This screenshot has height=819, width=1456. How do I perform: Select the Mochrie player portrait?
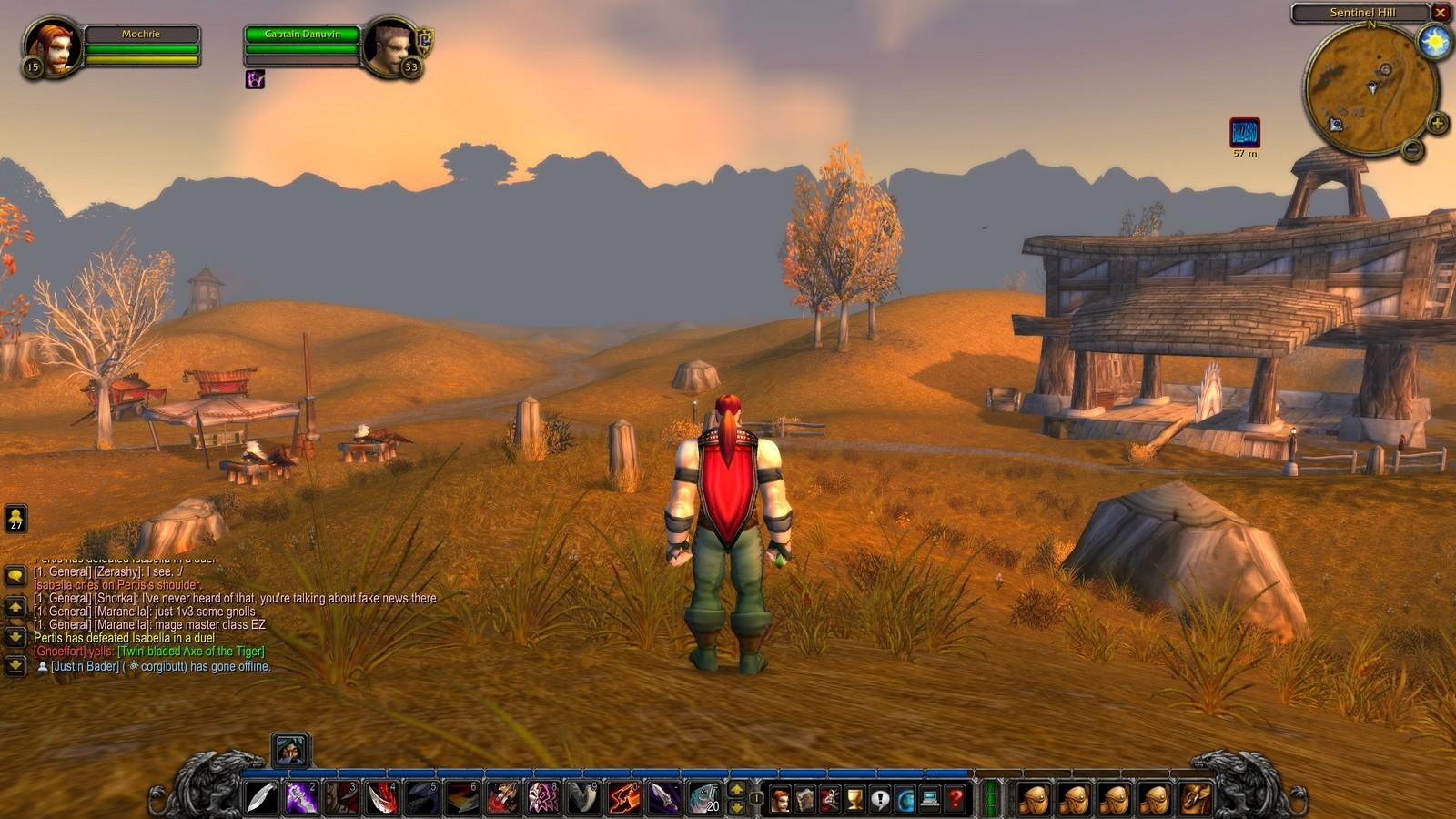[50, 47]
